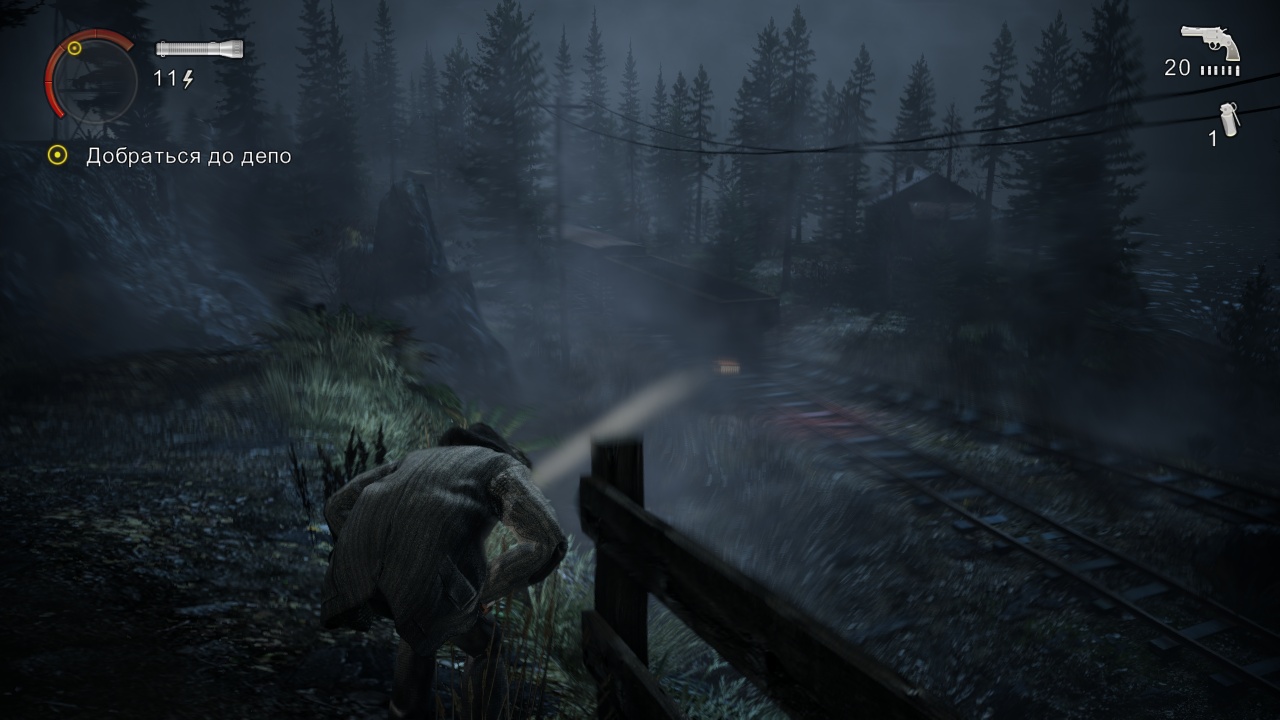This screenshot has width=1280, height=720.
Task: Click the revolver weapon icon
Action: [x=1210, y=43]
